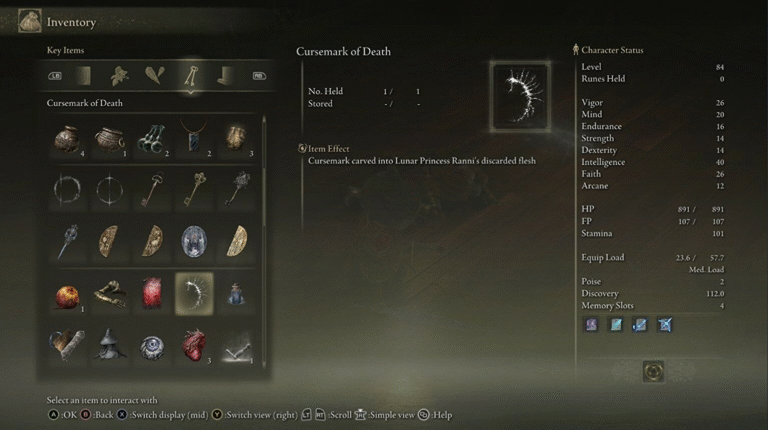
Task: Choose the handled ritual pot item
Action: click(109, 139)
